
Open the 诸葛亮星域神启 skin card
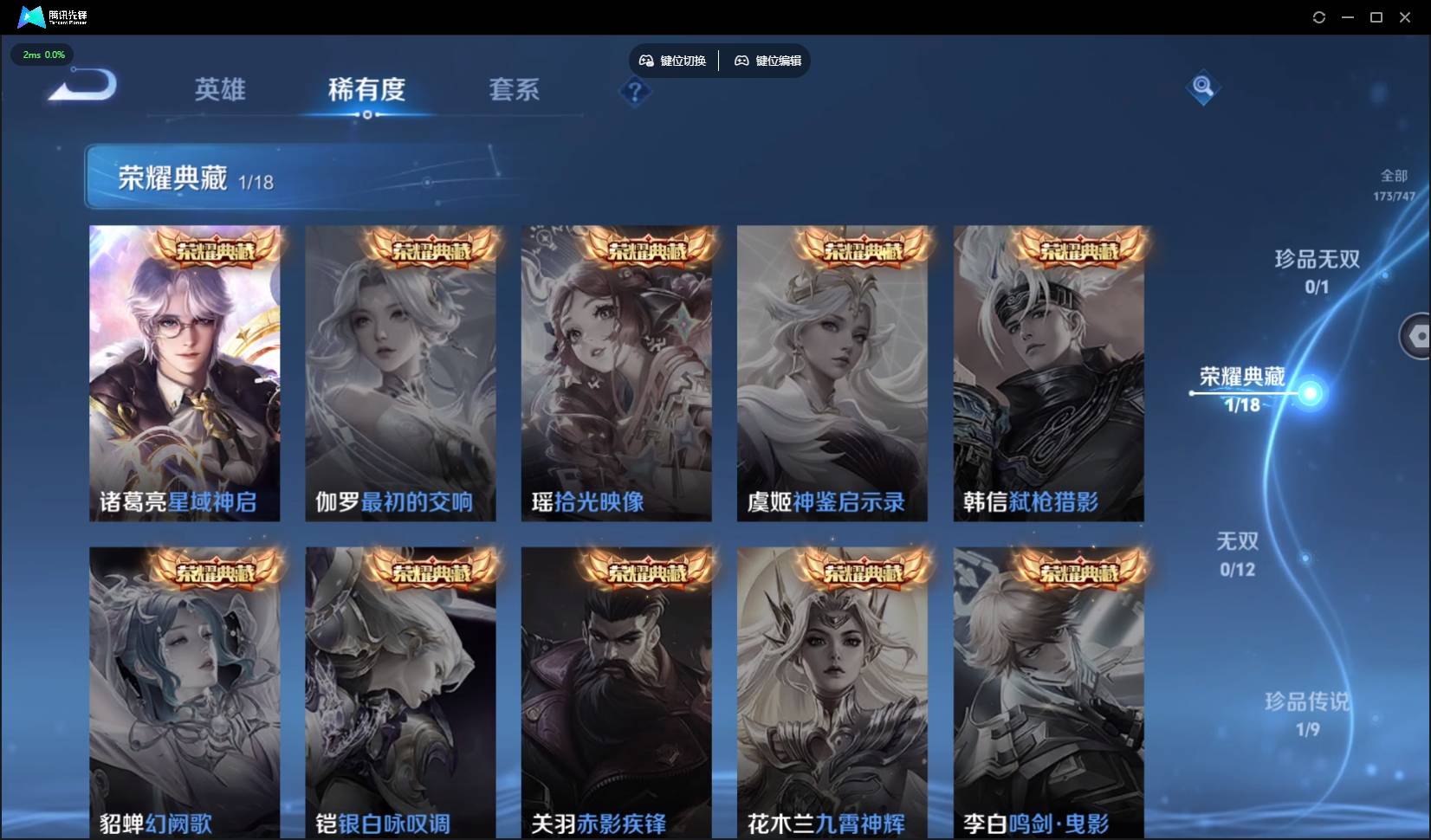tap(185, 372)
